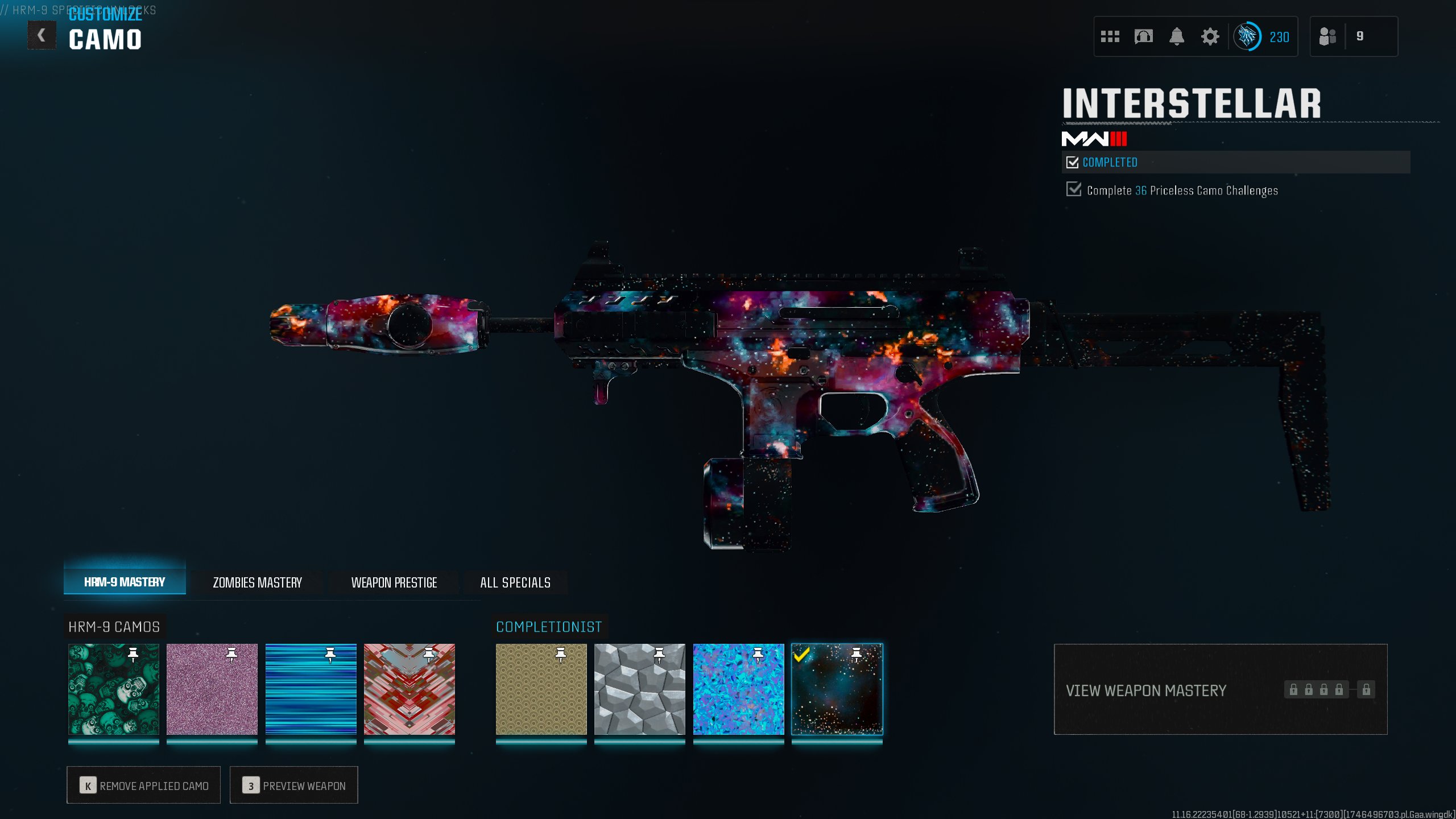Show the All Specials tab

coord(515,582)
